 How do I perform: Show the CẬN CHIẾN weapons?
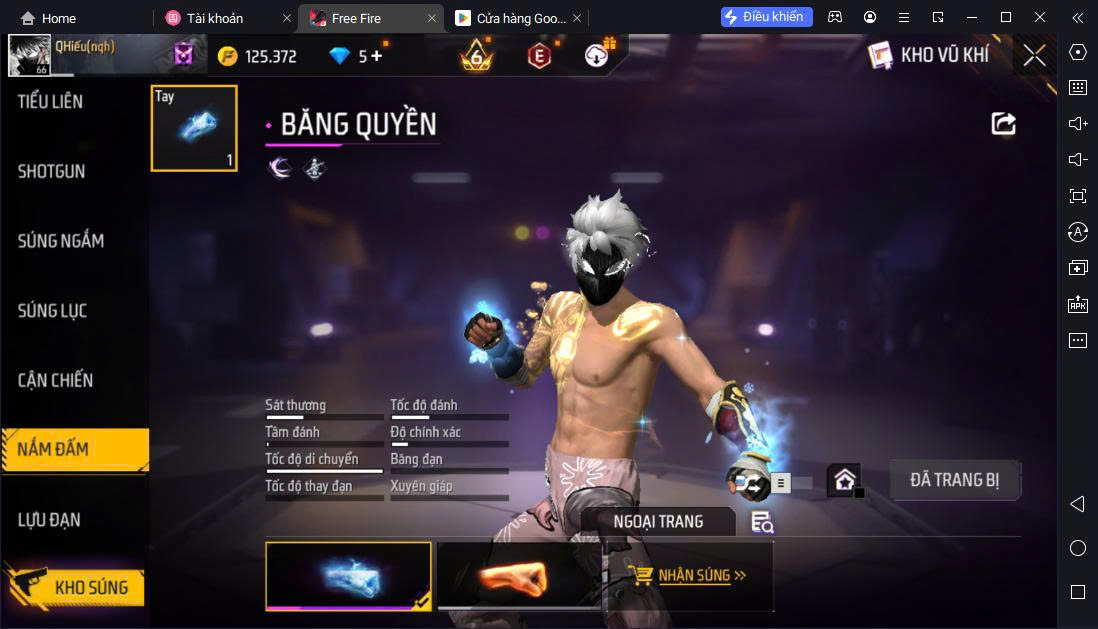coord(56,381)
